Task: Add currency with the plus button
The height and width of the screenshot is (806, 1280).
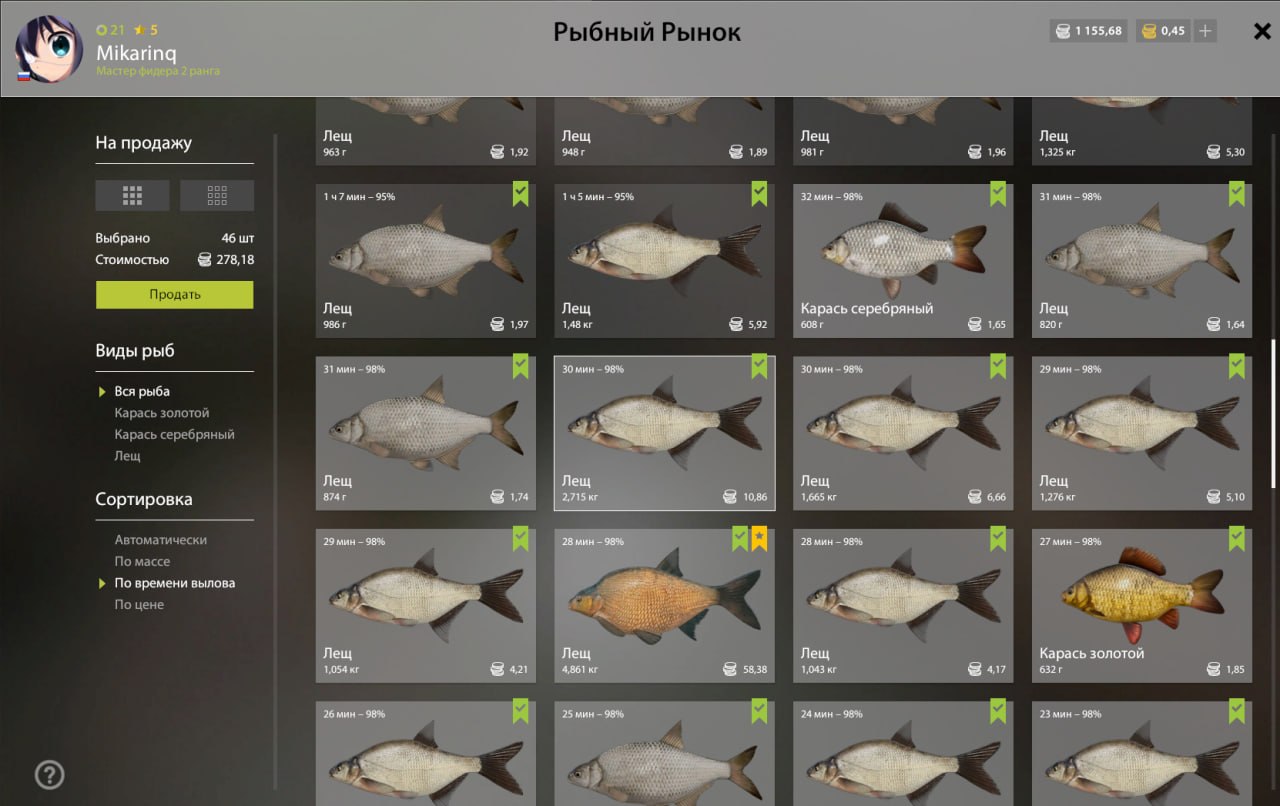Action: point(1206,31)
